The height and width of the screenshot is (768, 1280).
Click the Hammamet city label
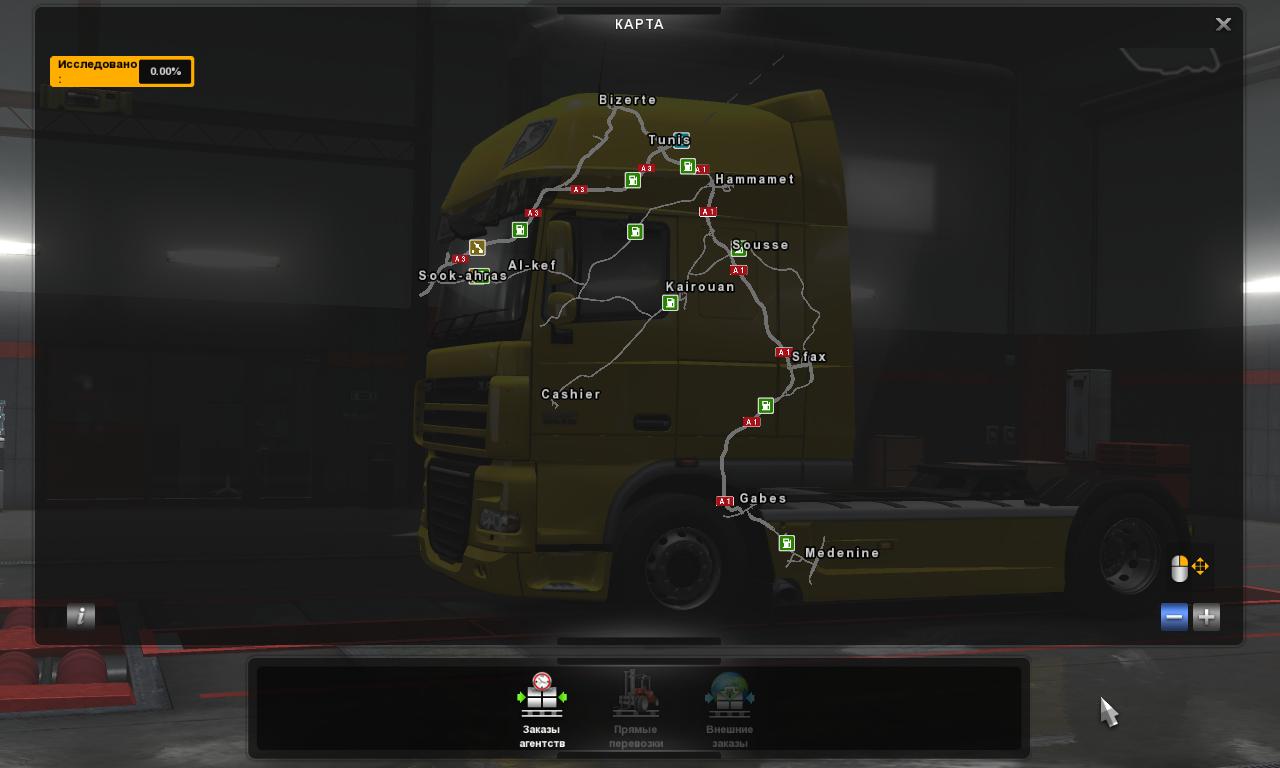755,180
